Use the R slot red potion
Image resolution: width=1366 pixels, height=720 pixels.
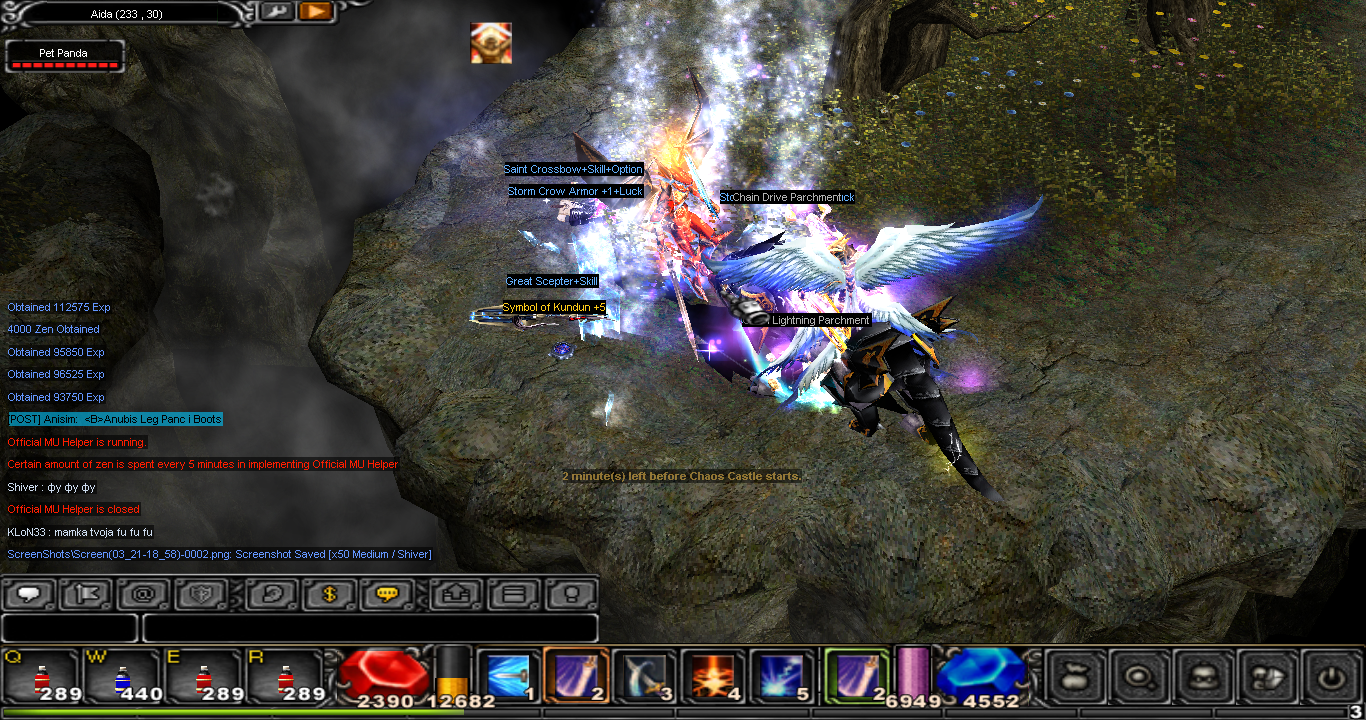pyautogui.click(x=285, y=677)
